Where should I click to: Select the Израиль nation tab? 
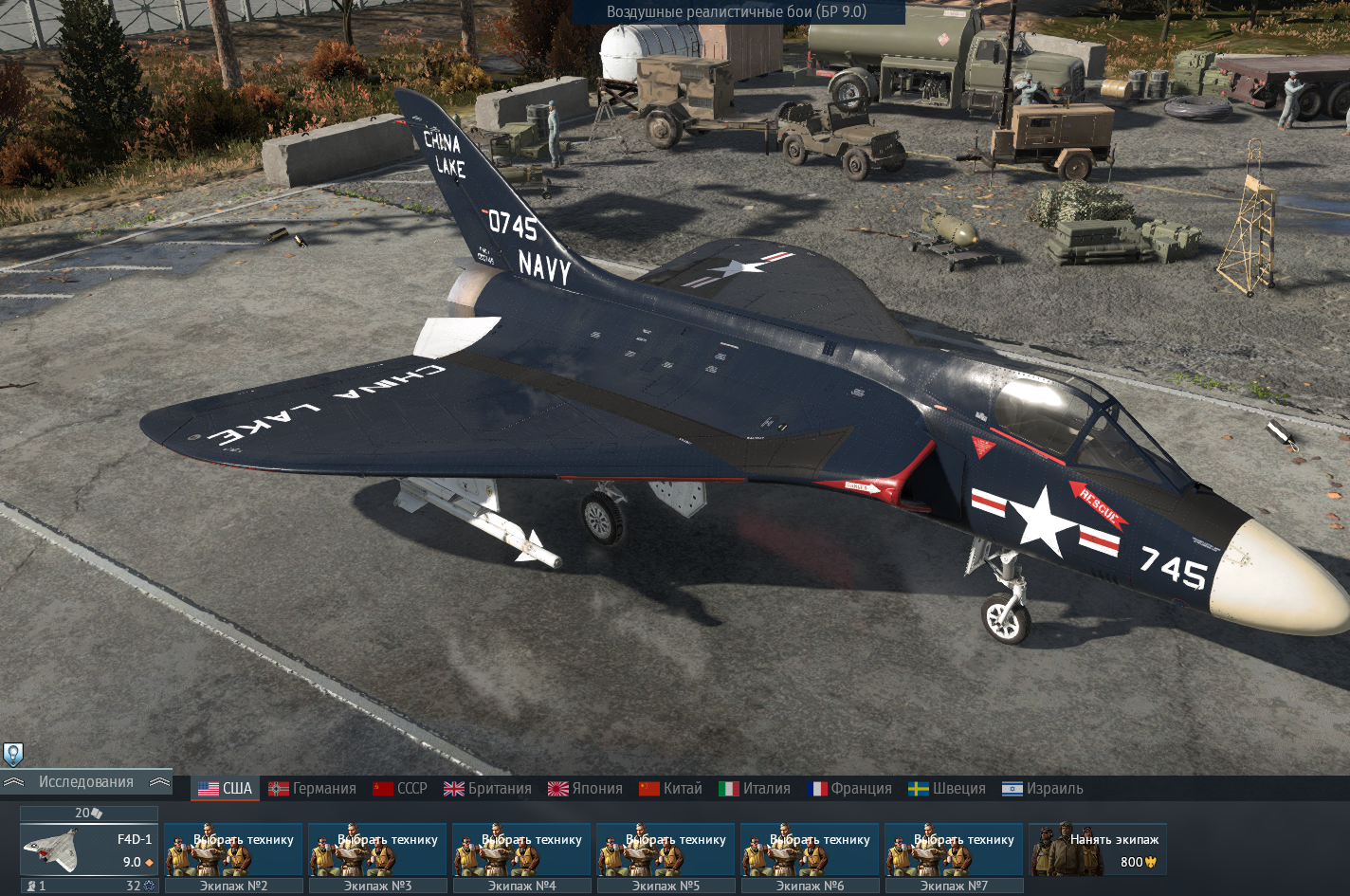[1043, 789]
